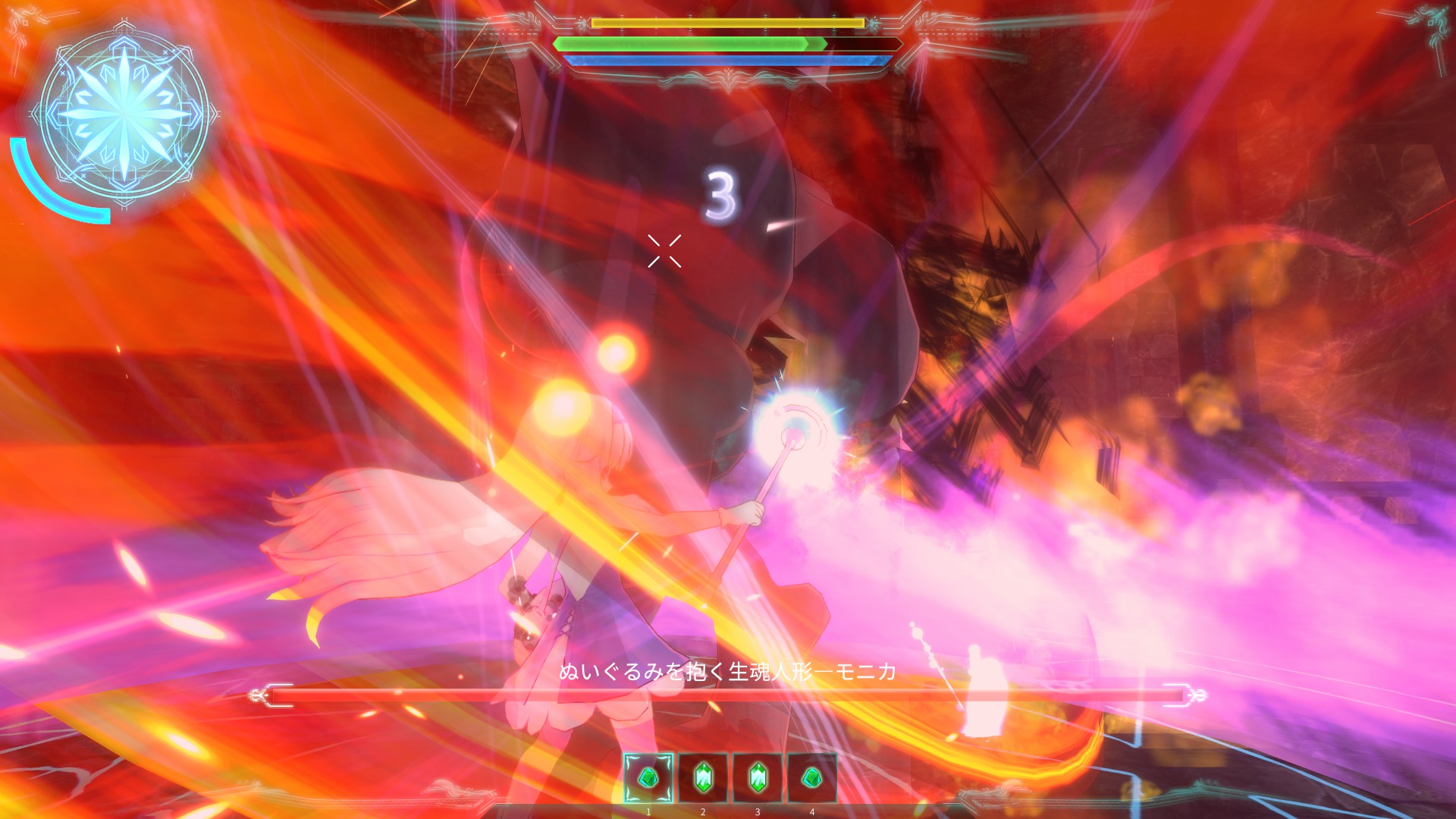This screenshot has height=819, width=1456.
Task: Select the green crystal in hotbar slot 3
Action: [x=758, y=777]
